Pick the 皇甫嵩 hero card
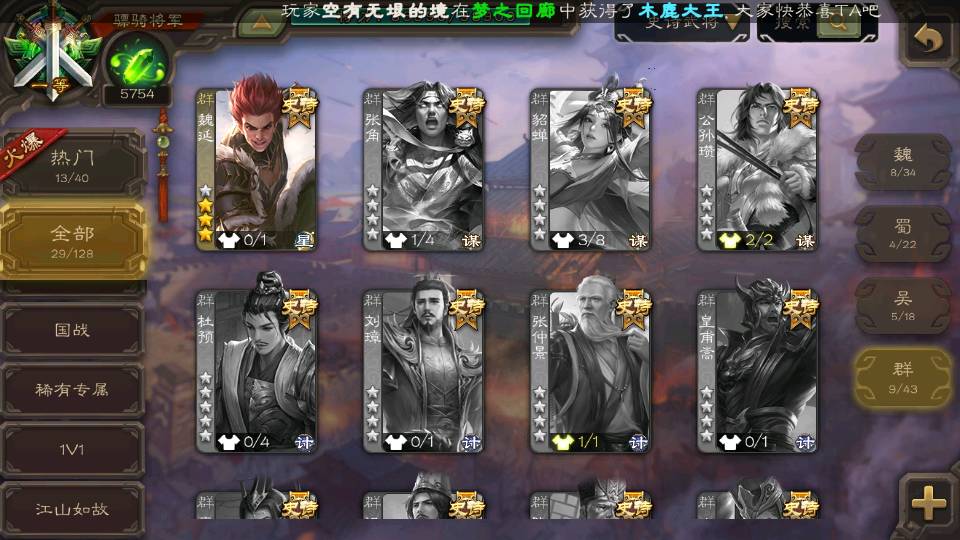Viewport: 960px width, 540px height. pos(757,369)
